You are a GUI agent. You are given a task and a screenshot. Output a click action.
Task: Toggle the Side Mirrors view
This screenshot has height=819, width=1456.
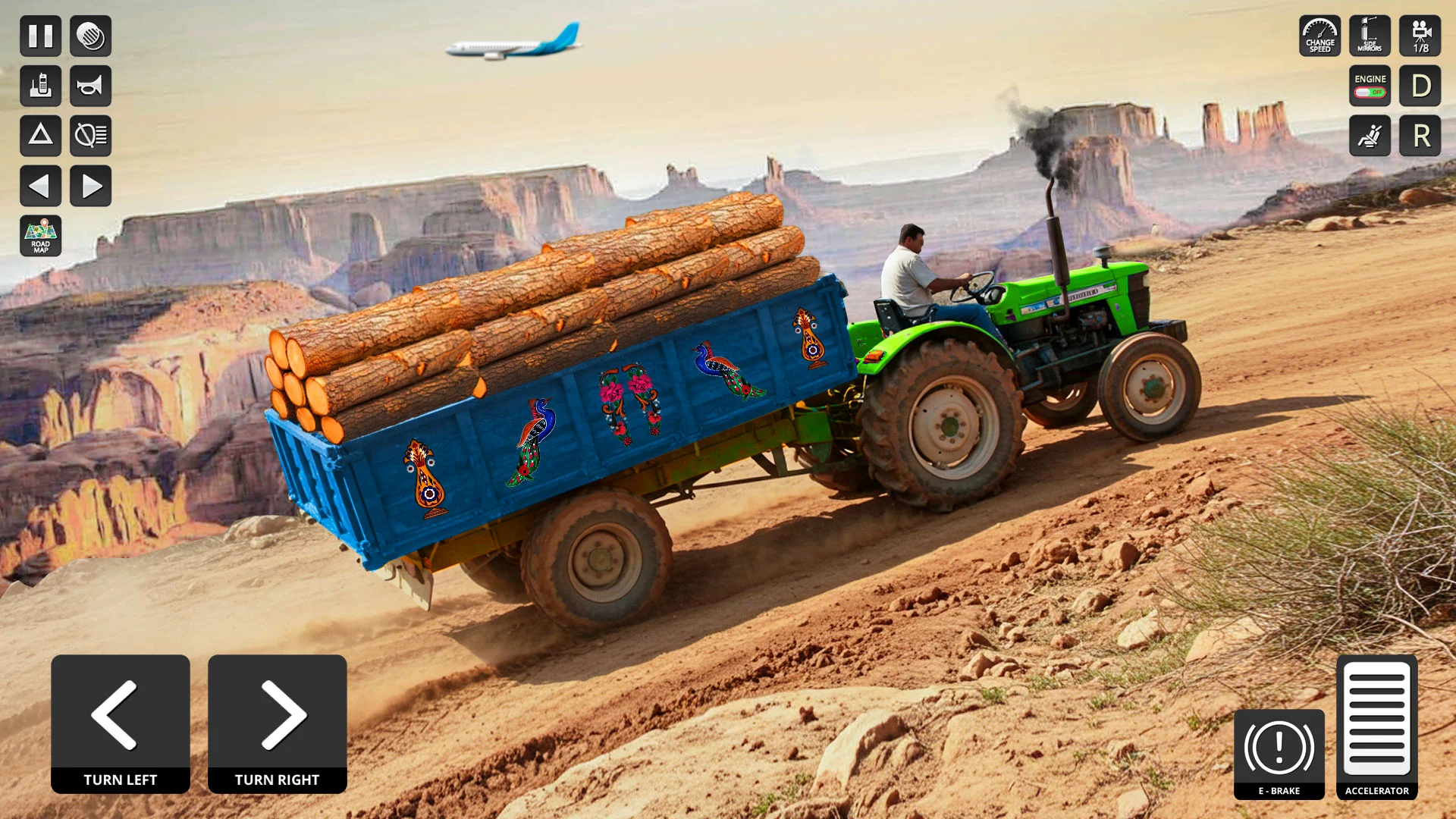1370,36
